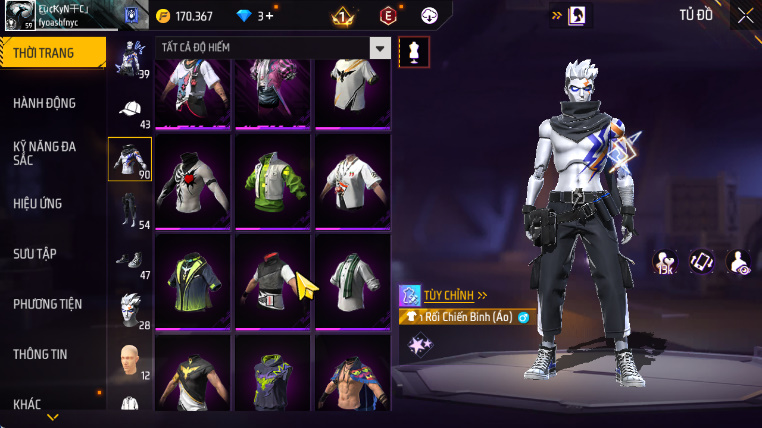The width and height of the screenshot is (762, 428).
Task: Select the black shirt with yellow wings
Action: 193,381
